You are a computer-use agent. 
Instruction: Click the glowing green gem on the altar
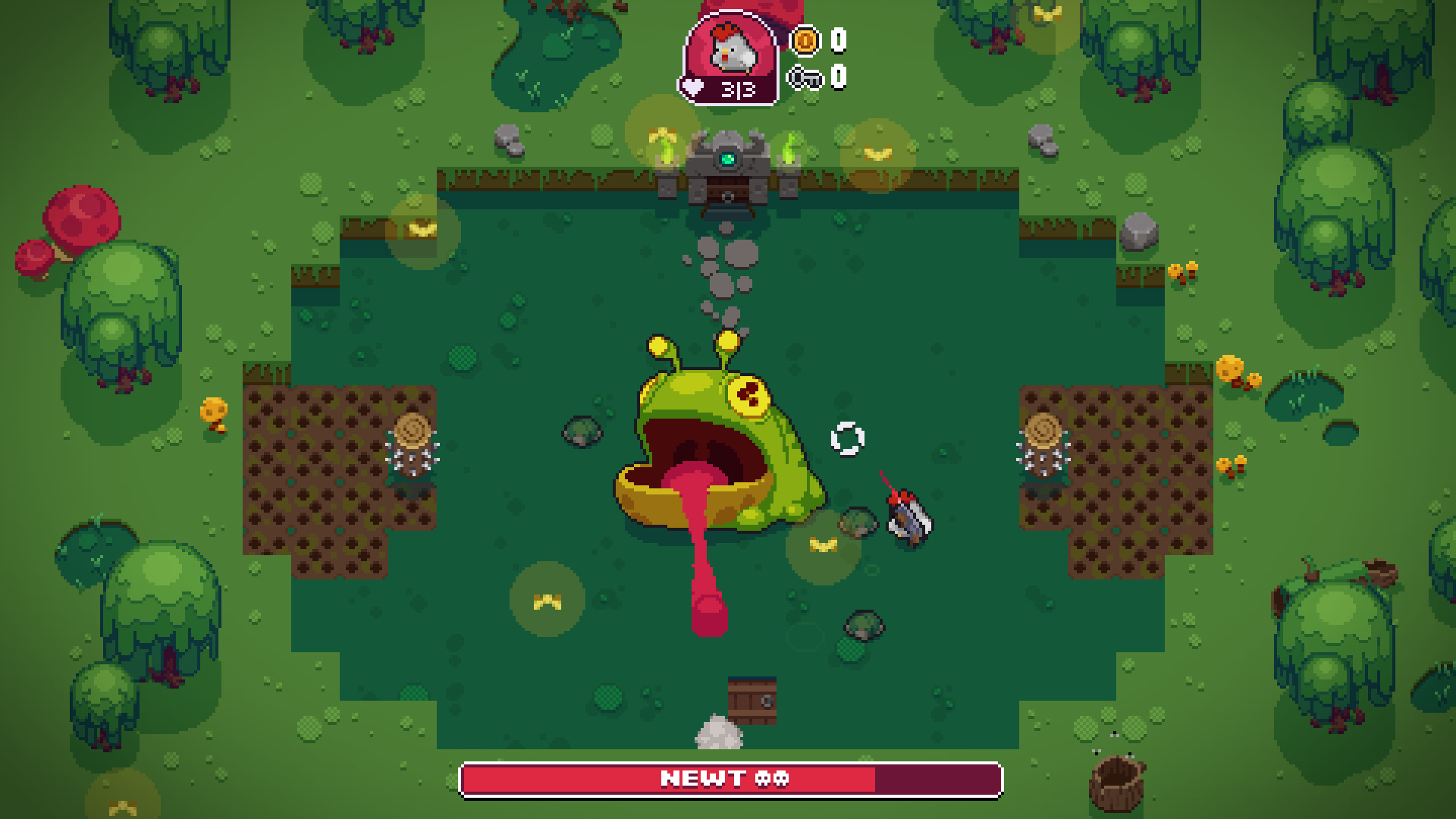(727, 158)
